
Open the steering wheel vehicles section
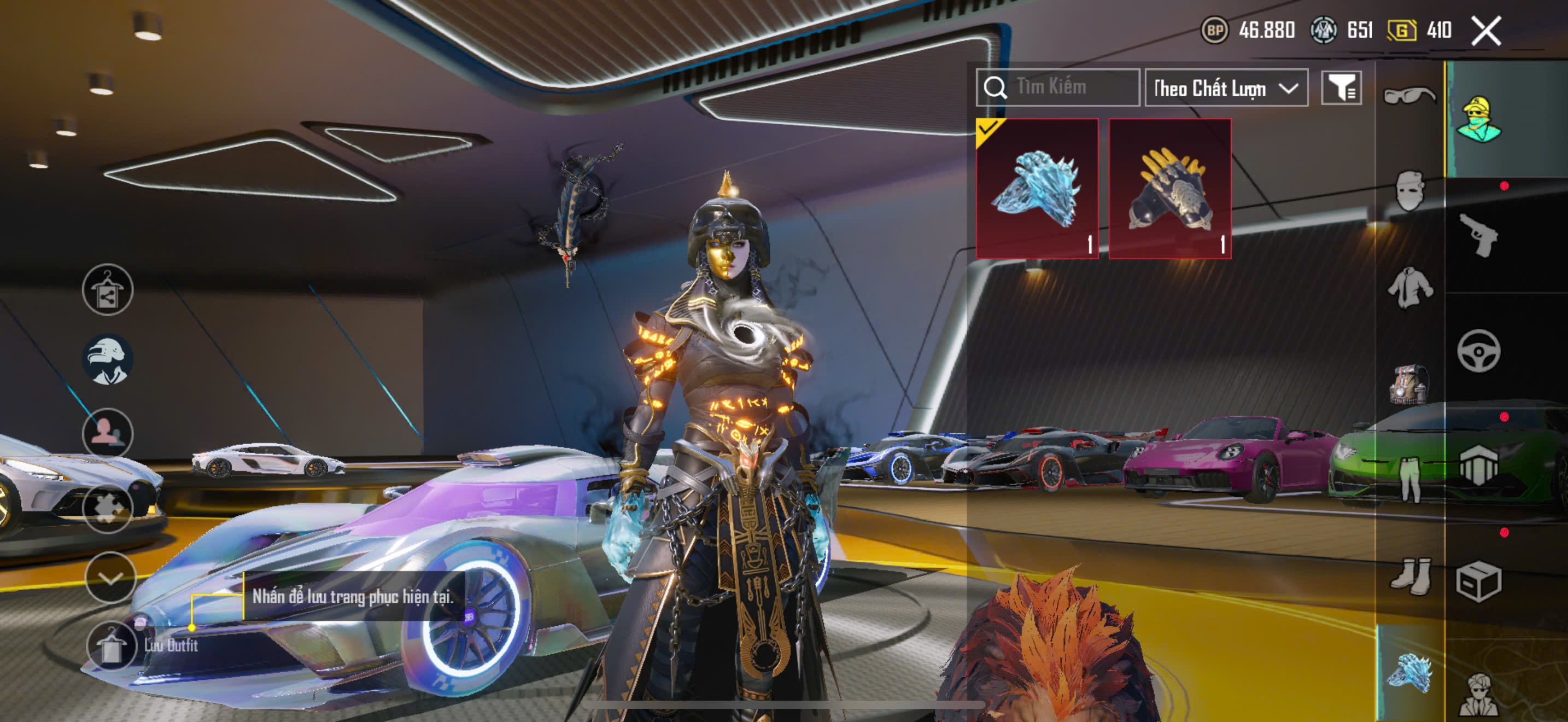(1478, 350)
